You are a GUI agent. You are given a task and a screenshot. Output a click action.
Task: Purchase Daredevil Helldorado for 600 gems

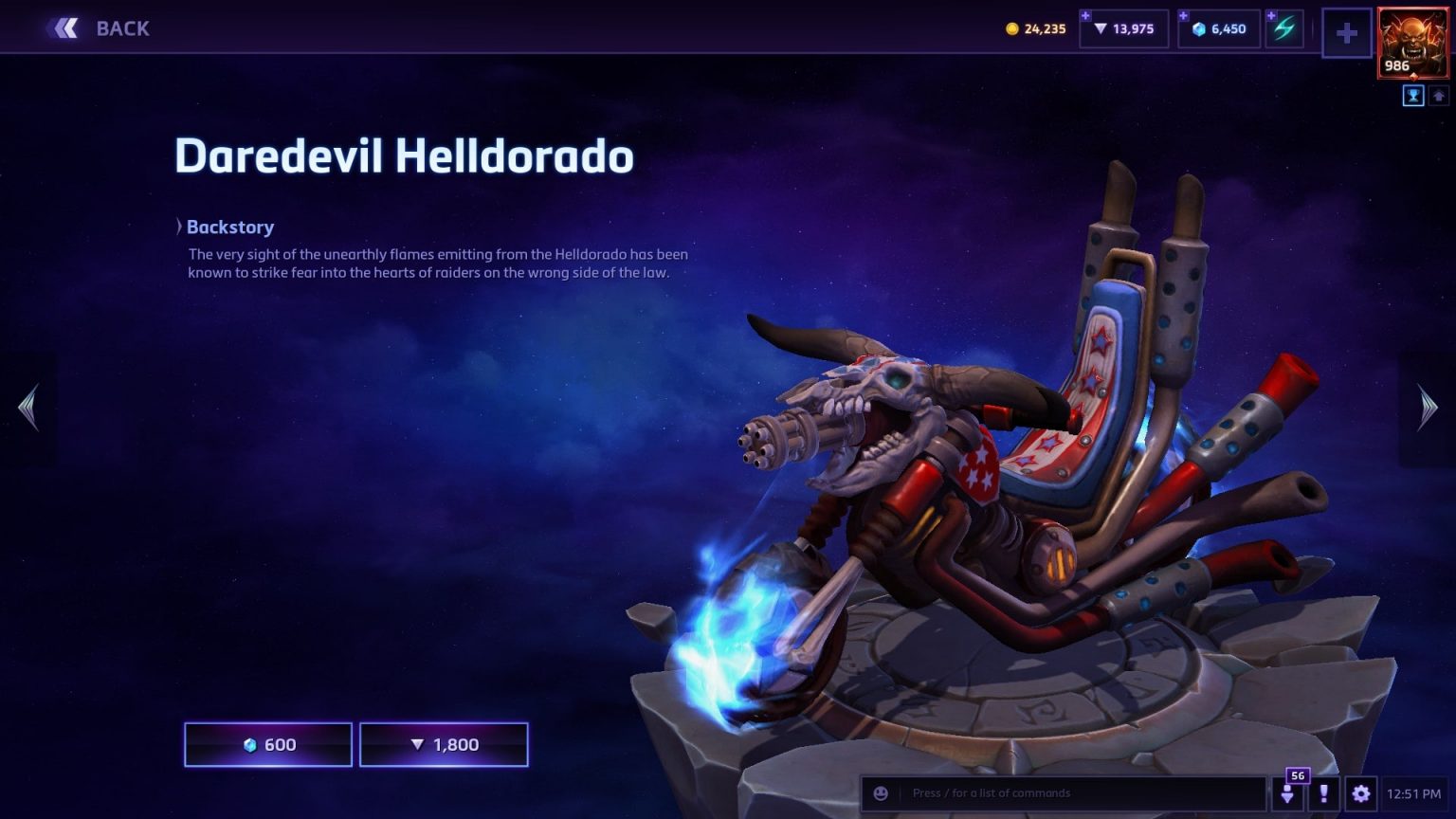[x=267, y=744]
